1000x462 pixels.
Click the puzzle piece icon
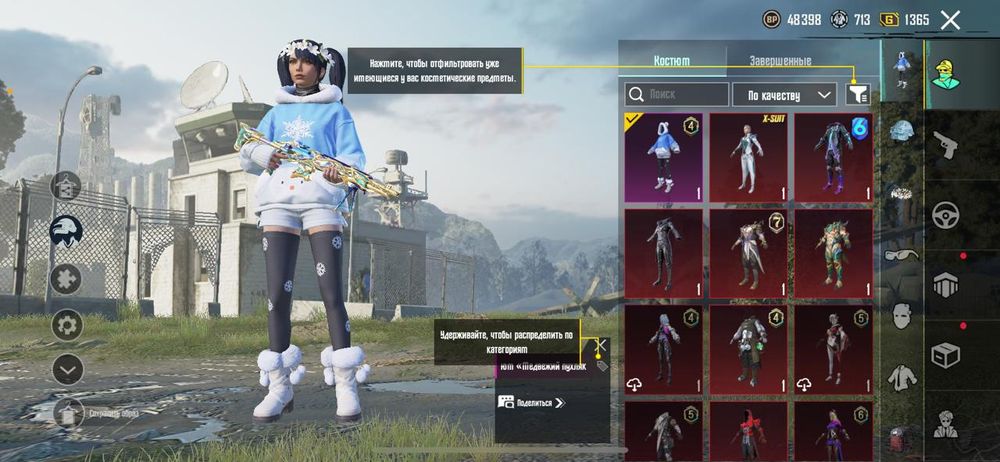pos(67,277)
